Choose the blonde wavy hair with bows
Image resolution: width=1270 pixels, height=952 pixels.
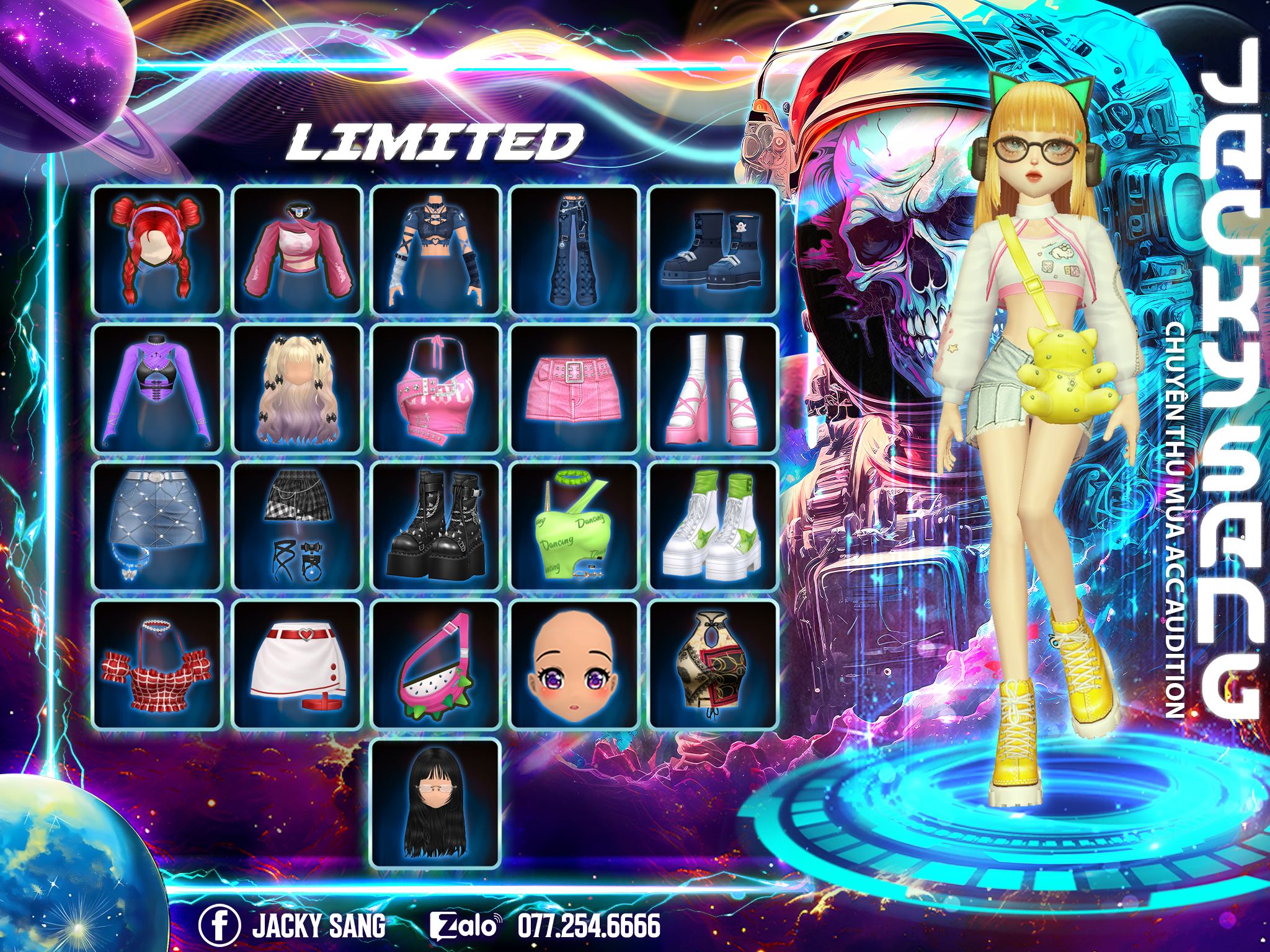(x=297, y=389)
